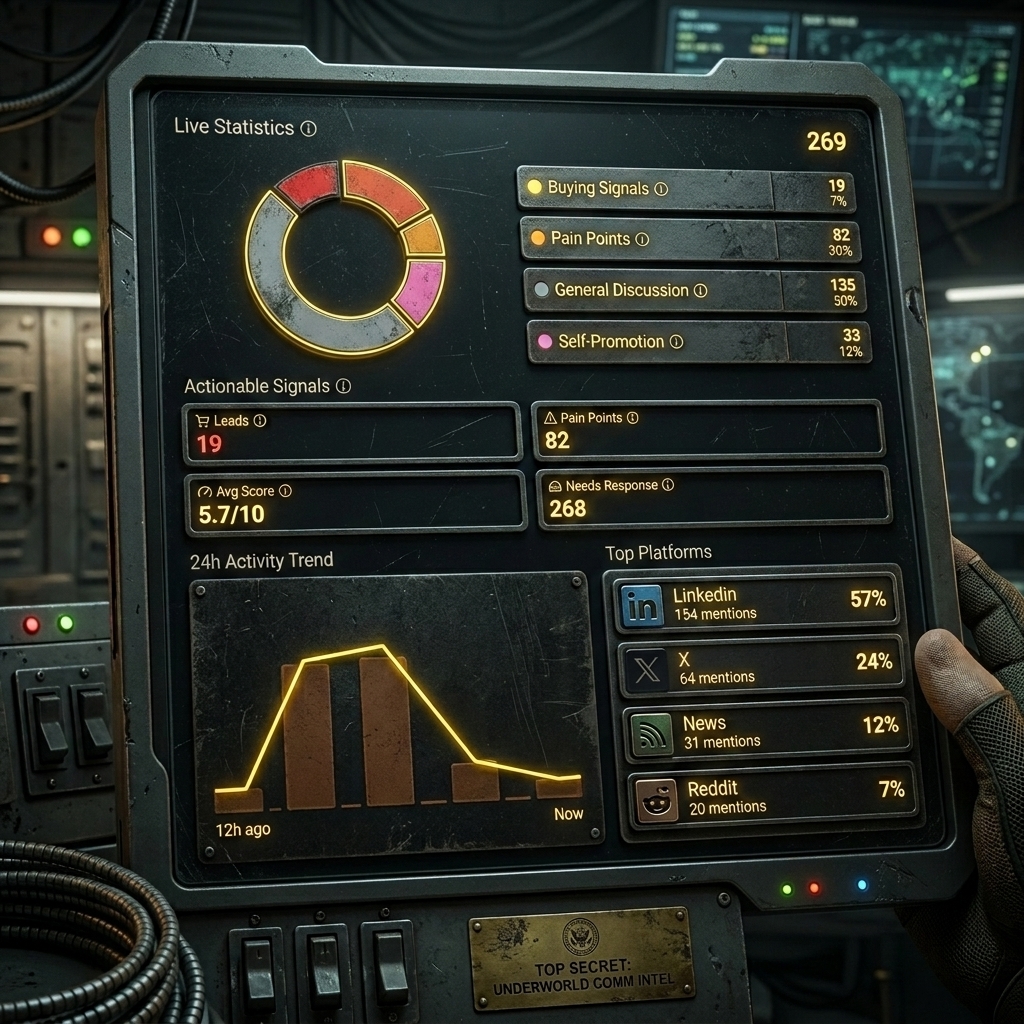Open the Pain Points legend row
Viewport: 1024px width, 1024px height.
[689, 240]
